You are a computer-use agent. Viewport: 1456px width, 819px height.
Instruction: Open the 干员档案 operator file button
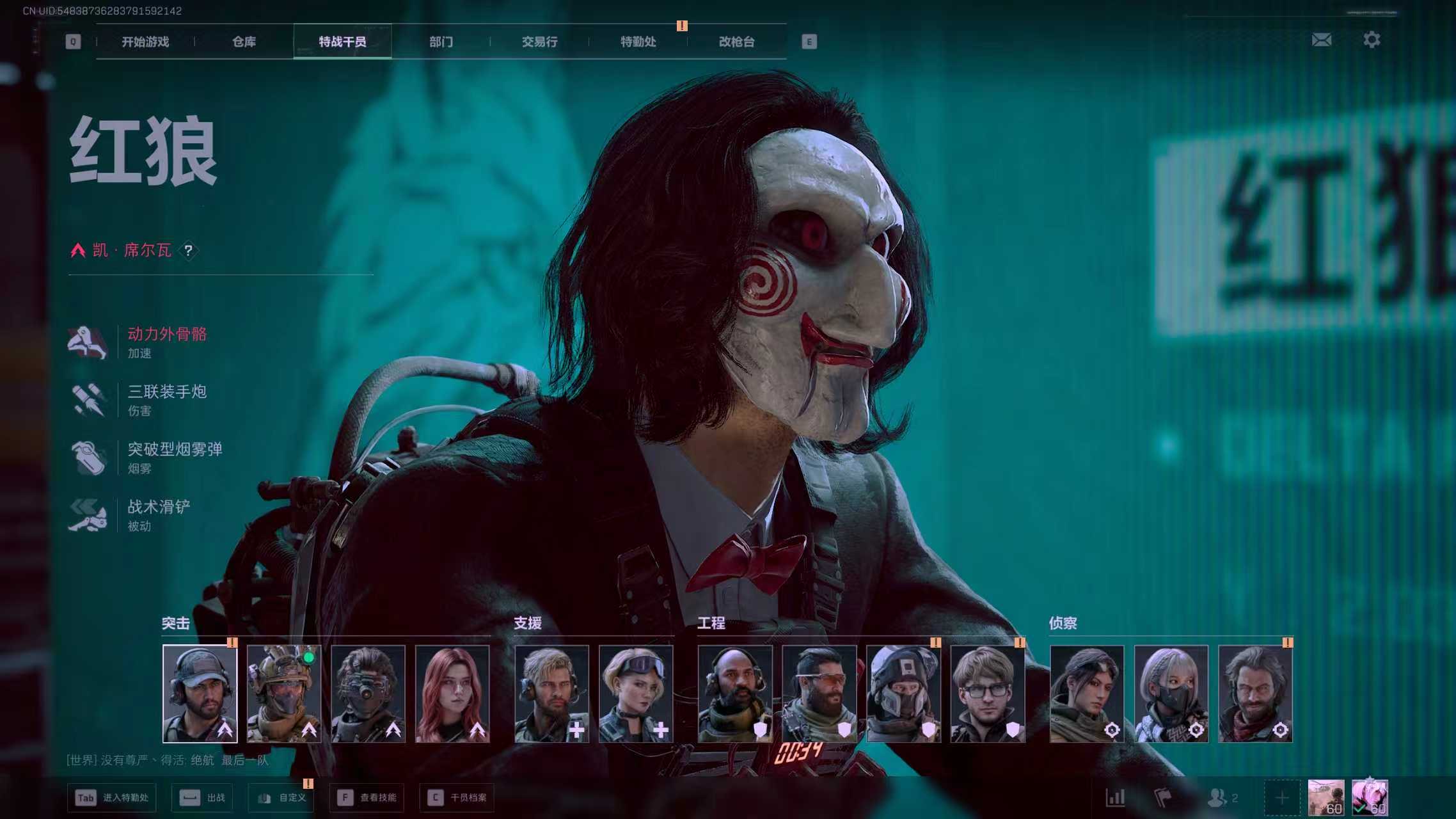(457, 798)
